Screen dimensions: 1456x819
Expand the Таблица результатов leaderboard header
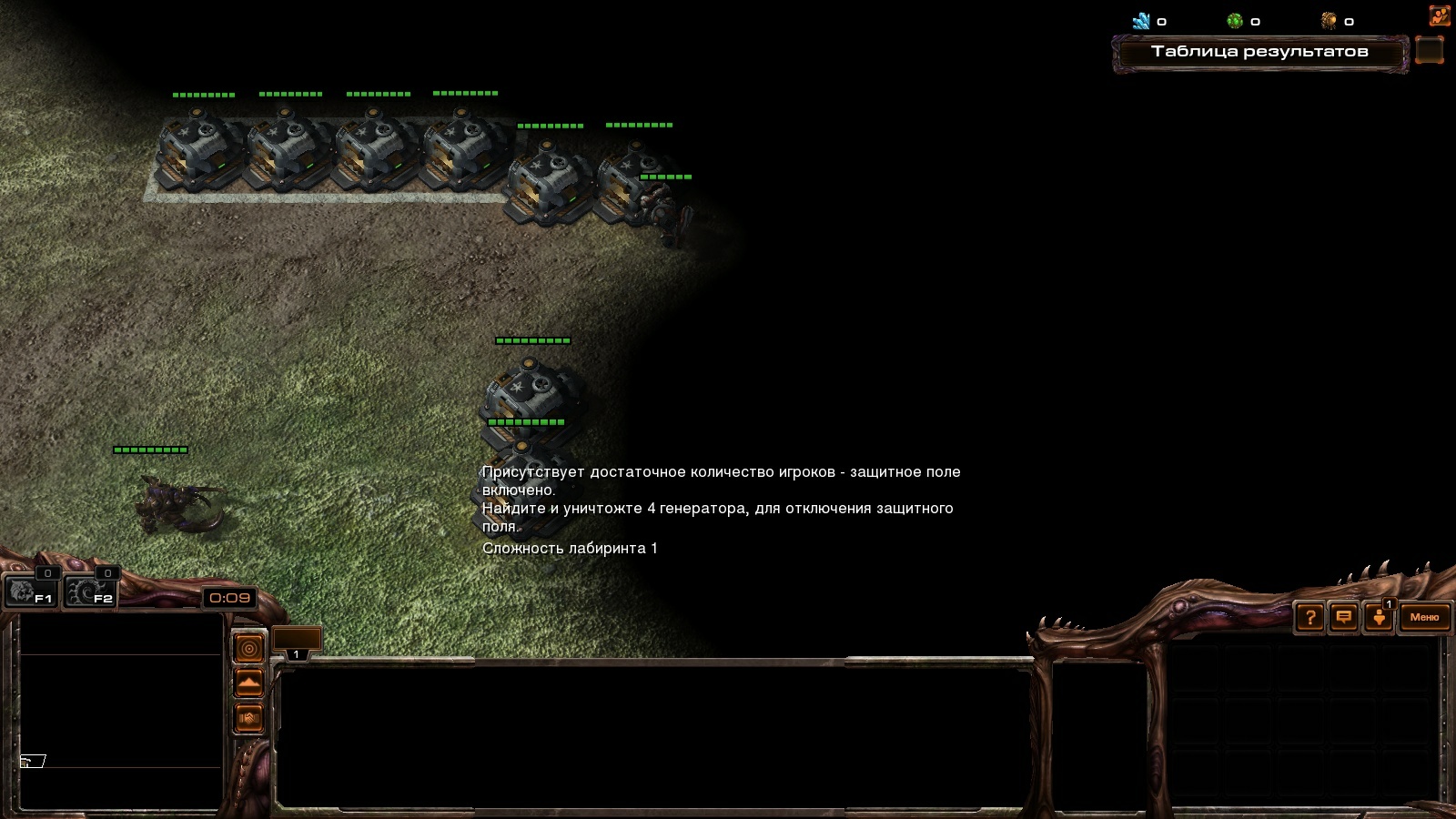coord(1259,52)
